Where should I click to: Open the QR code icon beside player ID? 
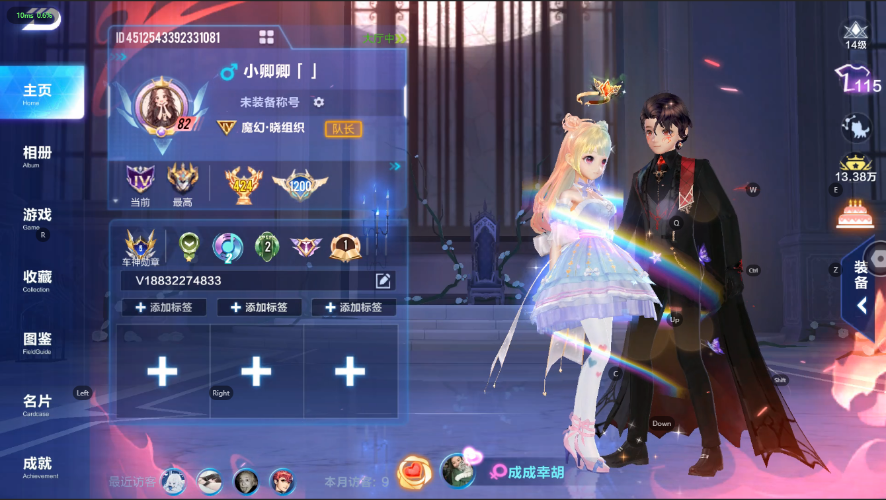(x=266, y=37)
